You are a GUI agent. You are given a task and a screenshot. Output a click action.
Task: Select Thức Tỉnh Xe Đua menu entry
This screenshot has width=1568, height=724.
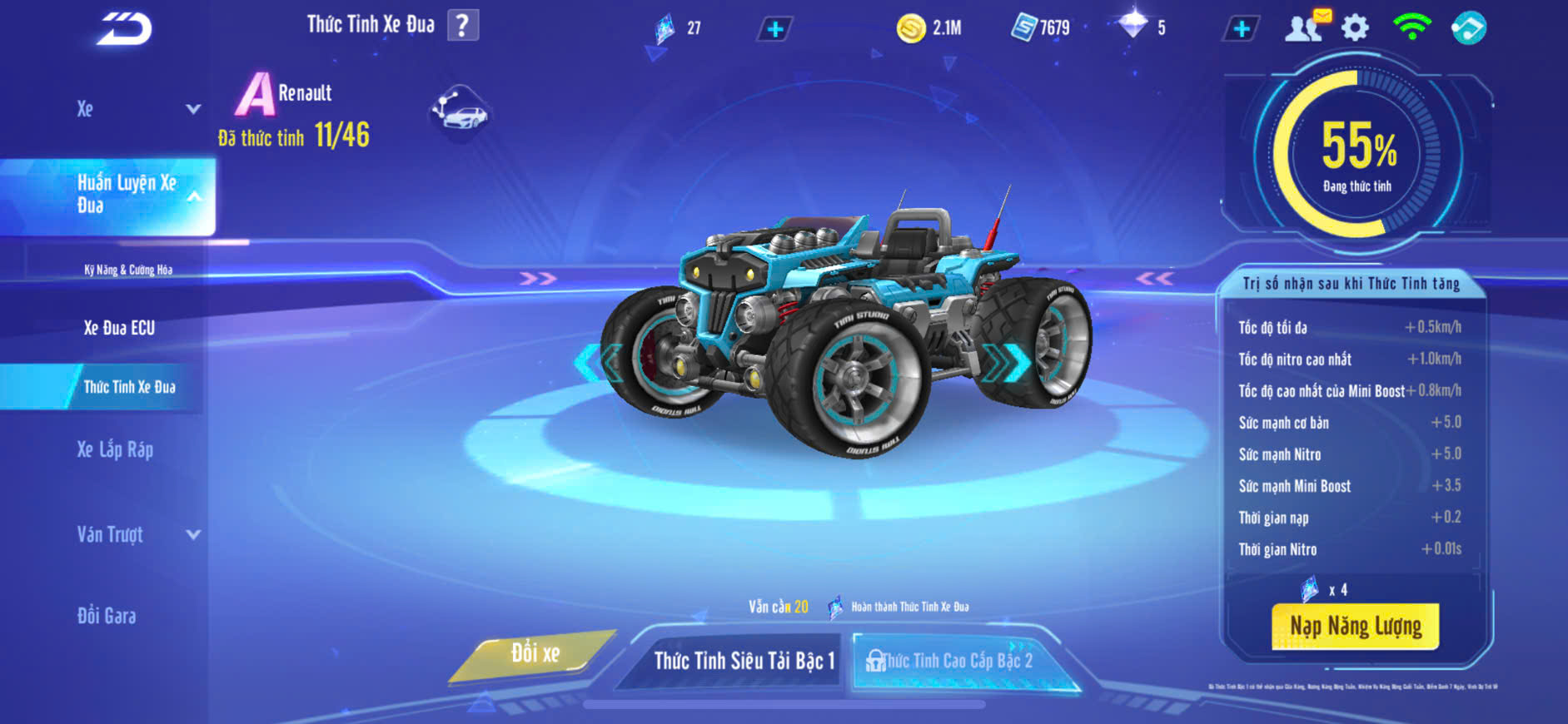(x=129, y=387)
